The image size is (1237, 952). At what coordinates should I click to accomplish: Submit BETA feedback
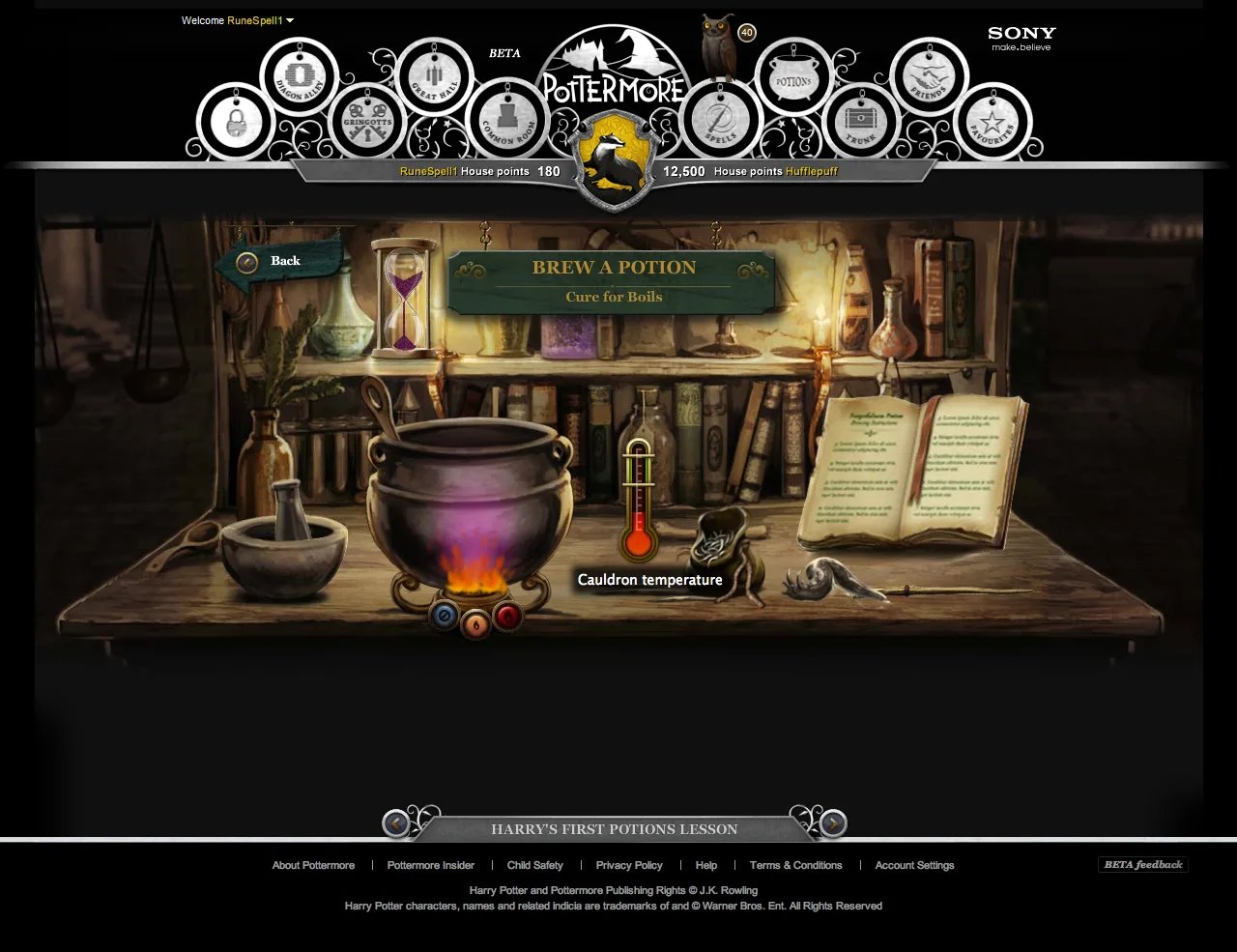[x=1142, y=865]
